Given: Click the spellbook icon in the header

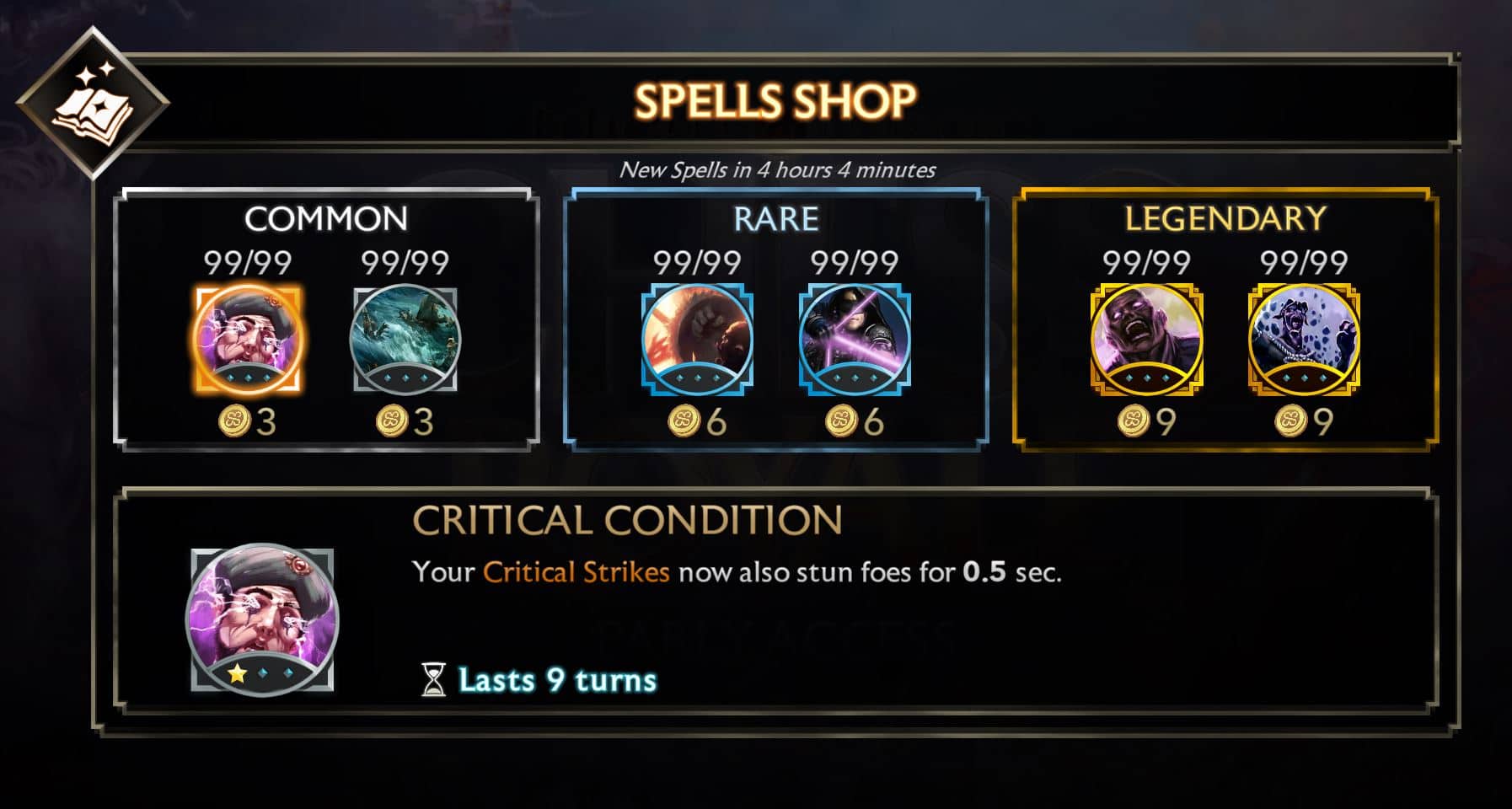Looking at the screenshot, I should pos(93,103).
